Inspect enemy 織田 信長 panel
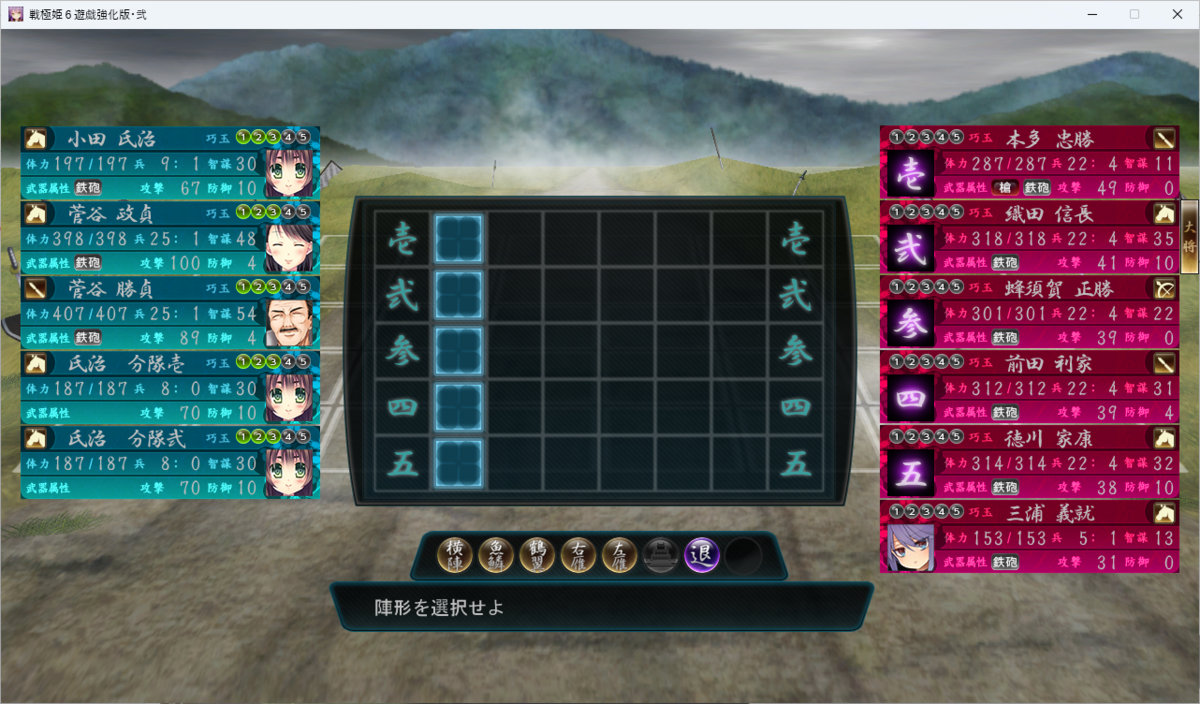Screen dimensions: 1200x704 pos(1030,238)
